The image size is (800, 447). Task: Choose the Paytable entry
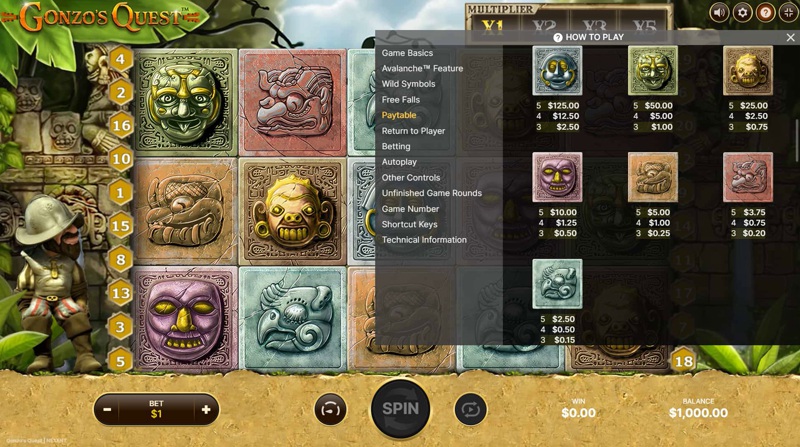tap(399, 115)
